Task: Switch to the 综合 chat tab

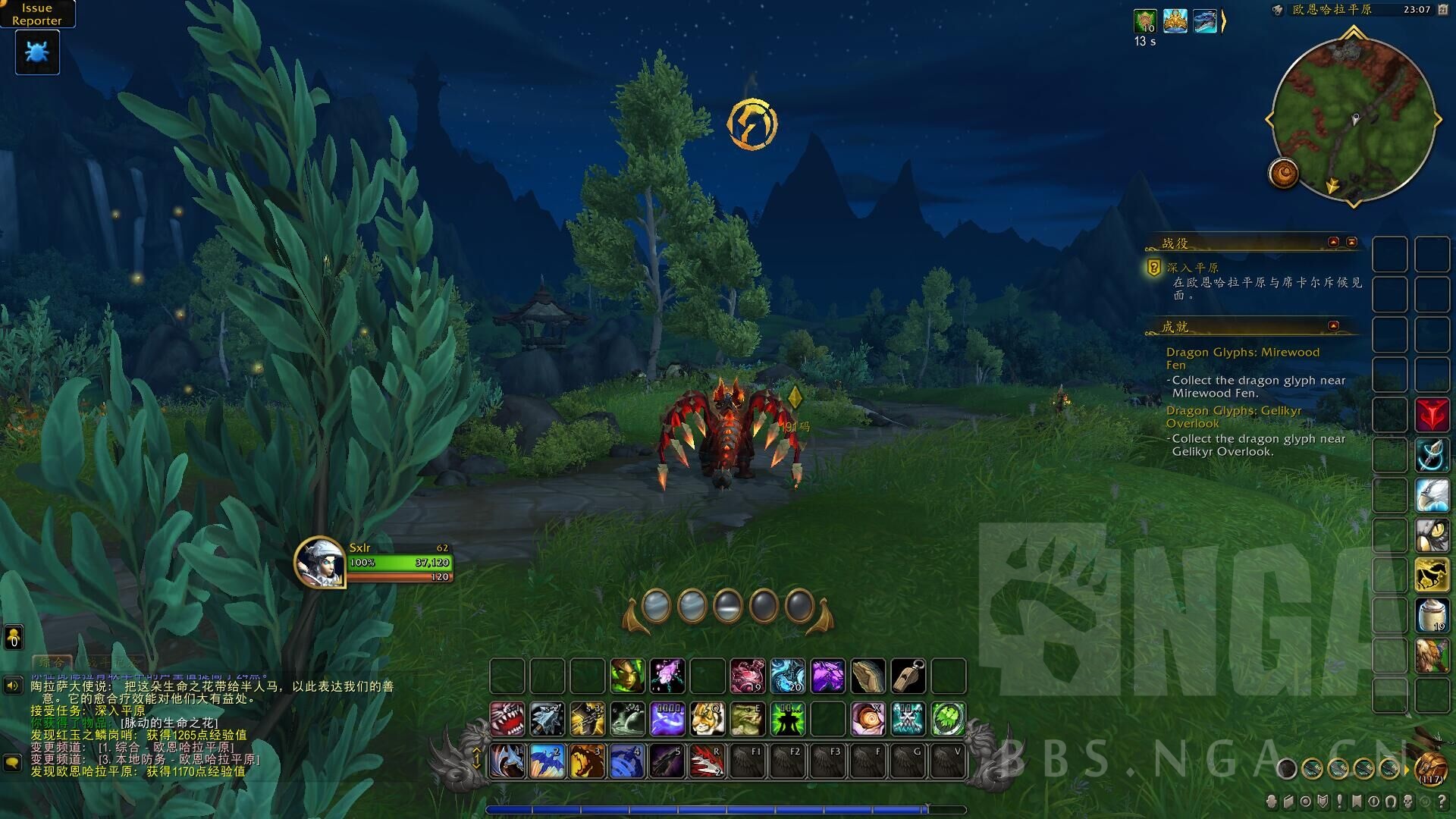Action: tap(53, 661)
